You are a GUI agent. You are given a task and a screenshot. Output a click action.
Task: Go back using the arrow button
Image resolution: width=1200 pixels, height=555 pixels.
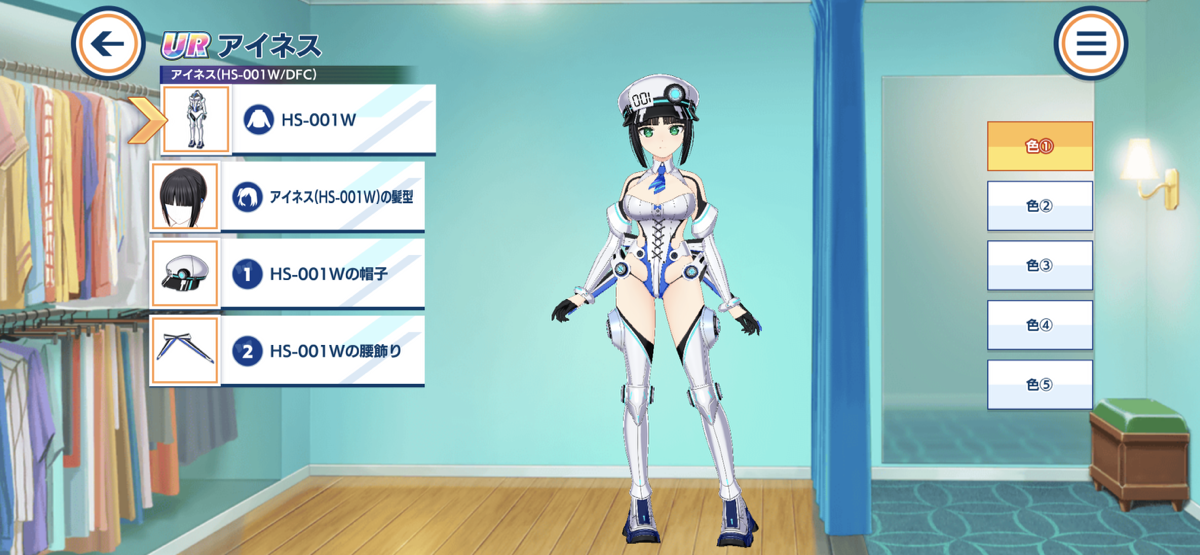(x=109, y=44)
